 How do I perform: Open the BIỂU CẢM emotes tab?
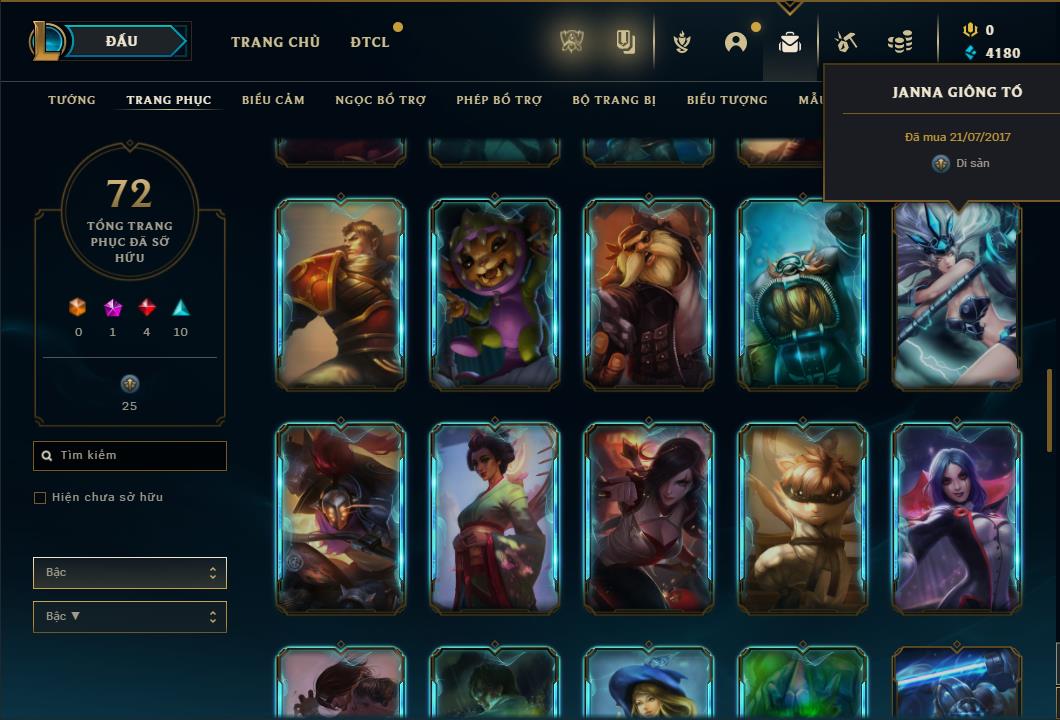click(273, 100)
